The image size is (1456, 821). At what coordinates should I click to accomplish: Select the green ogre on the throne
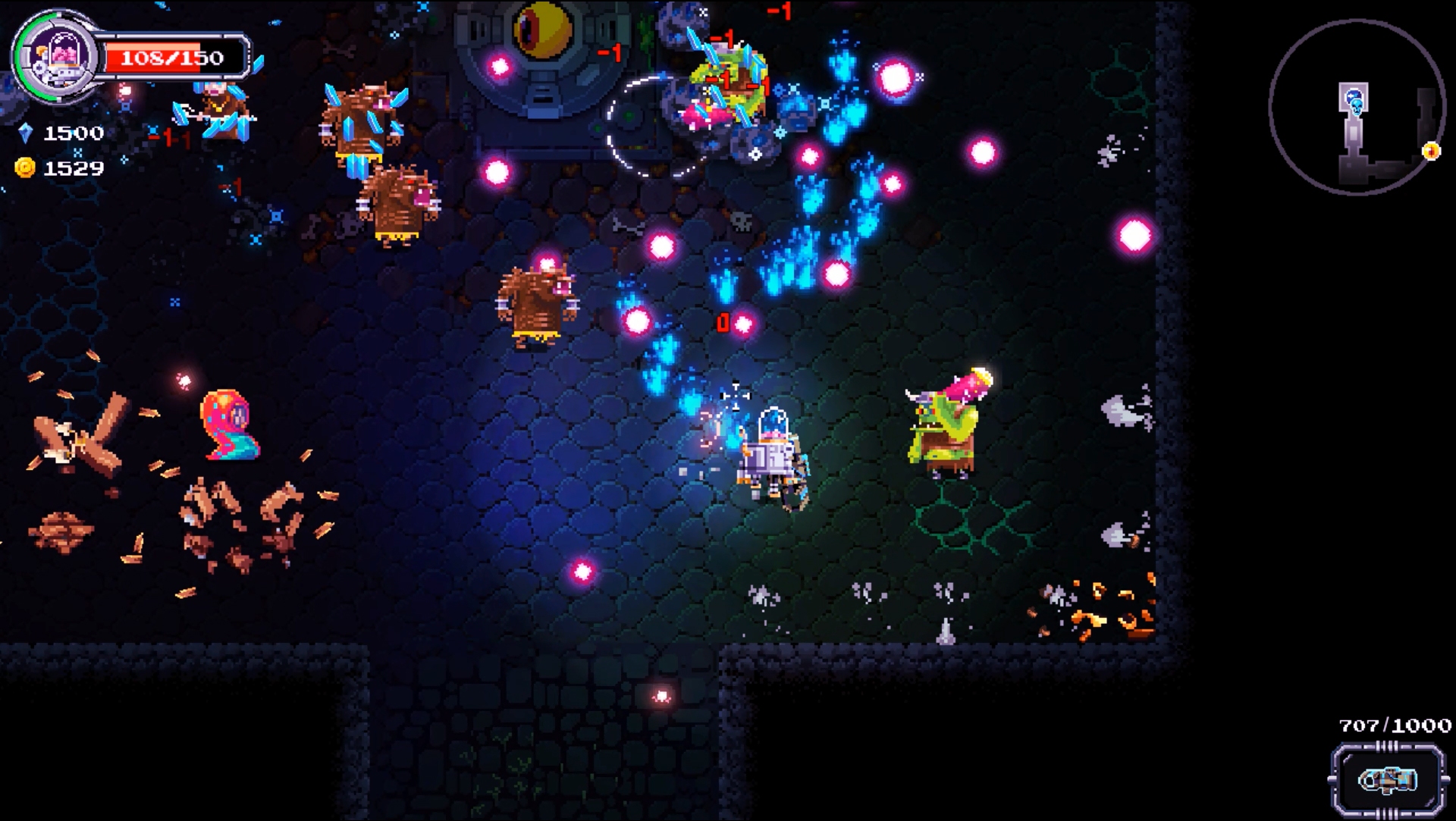pyautogui.click(x=950, y=425)
